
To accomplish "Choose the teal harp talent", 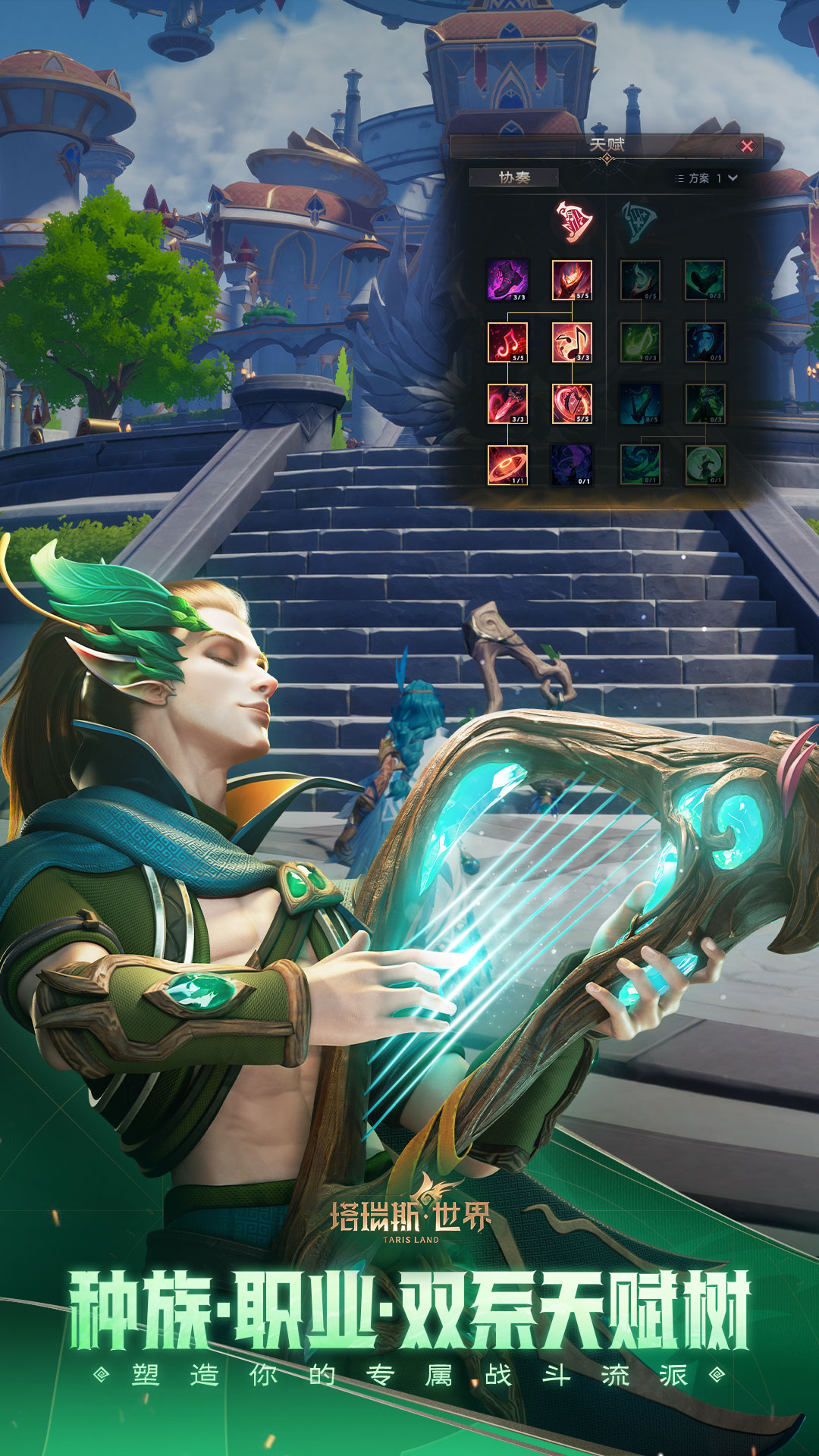I will (640, 403).
